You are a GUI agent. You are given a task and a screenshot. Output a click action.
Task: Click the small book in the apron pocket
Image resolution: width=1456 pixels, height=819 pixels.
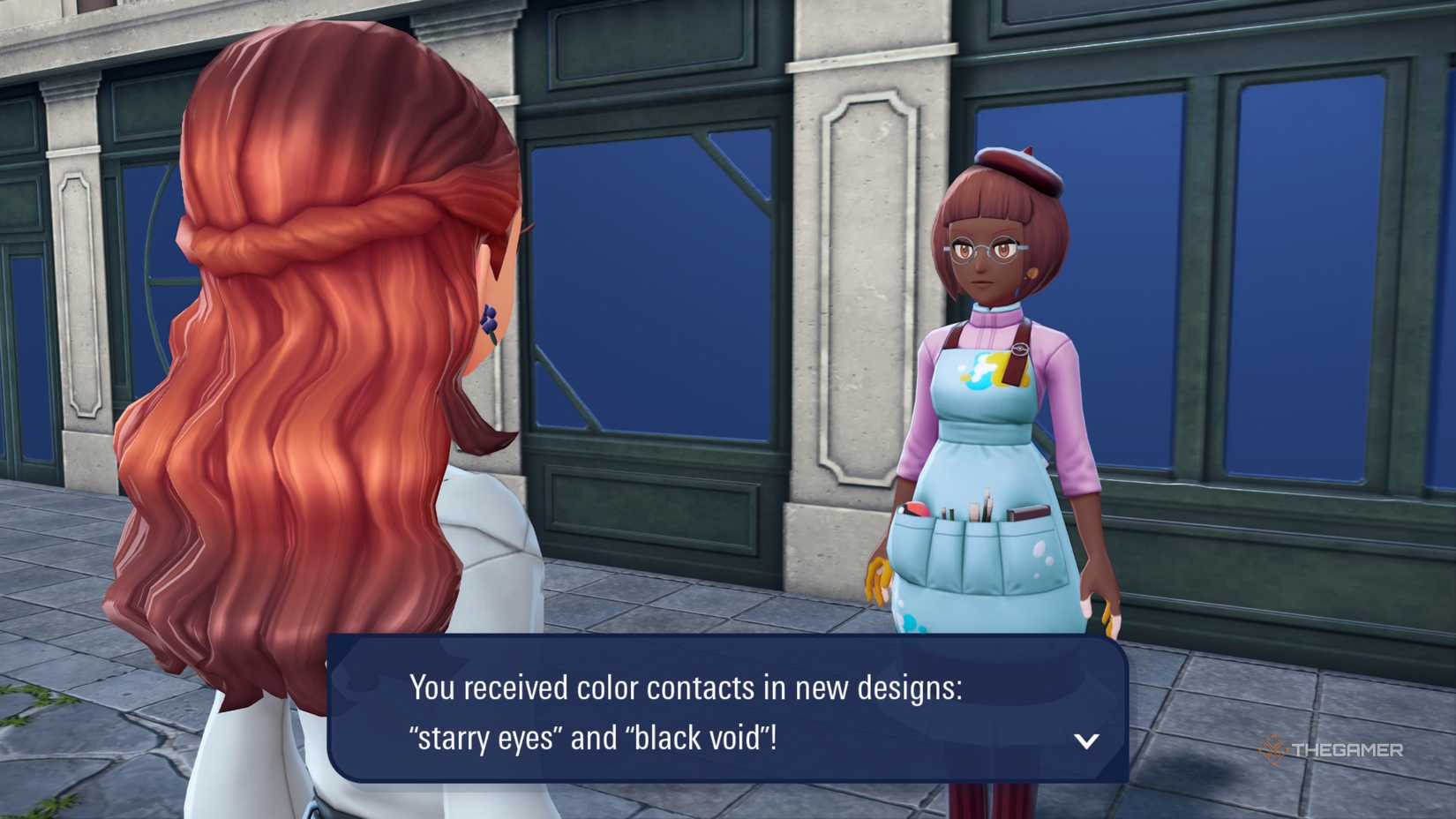[x=1028, y=511]
